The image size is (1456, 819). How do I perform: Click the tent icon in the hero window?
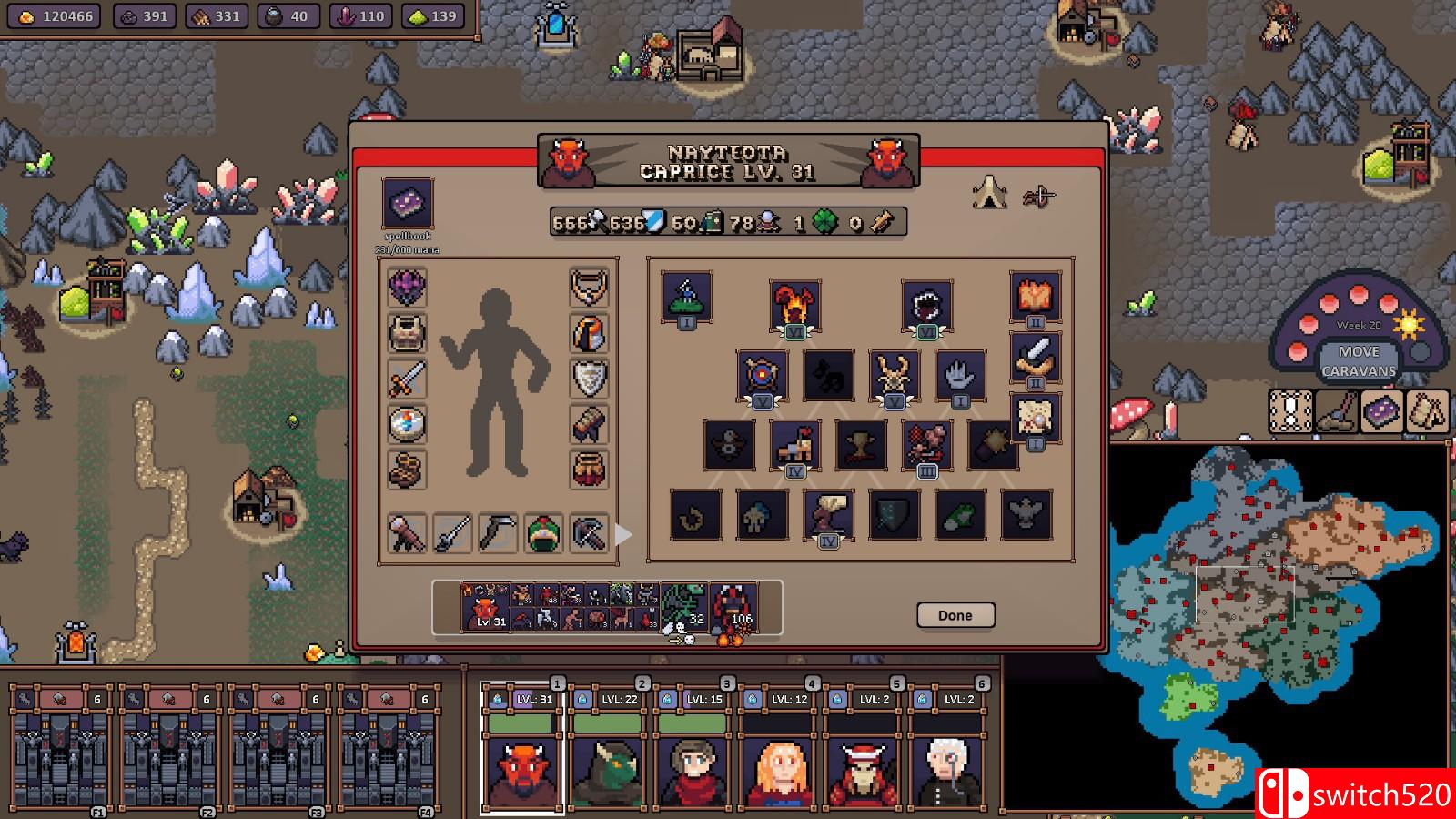(992, 191)
